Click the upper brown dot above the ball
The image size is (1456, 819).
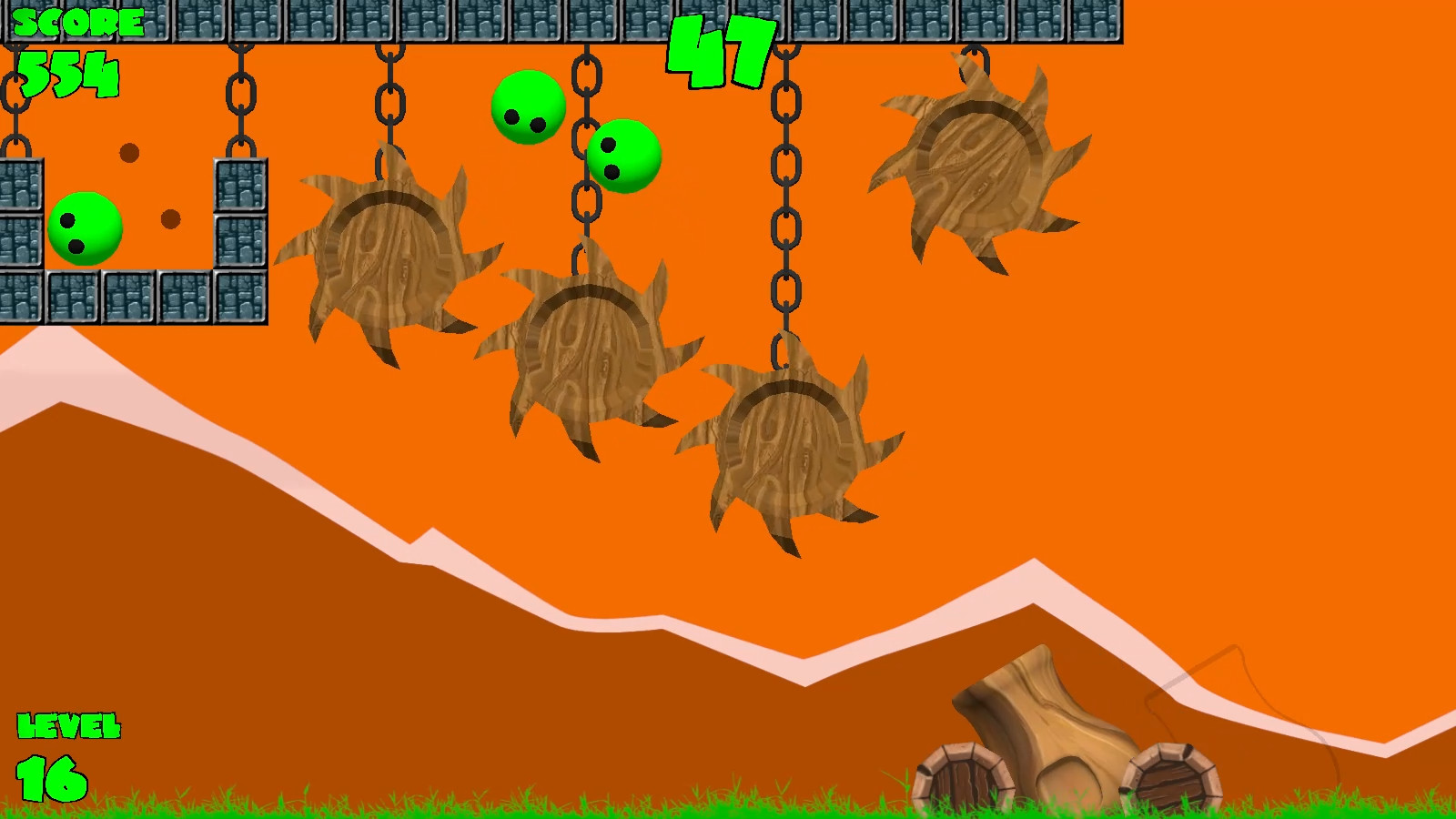[129, 155]
